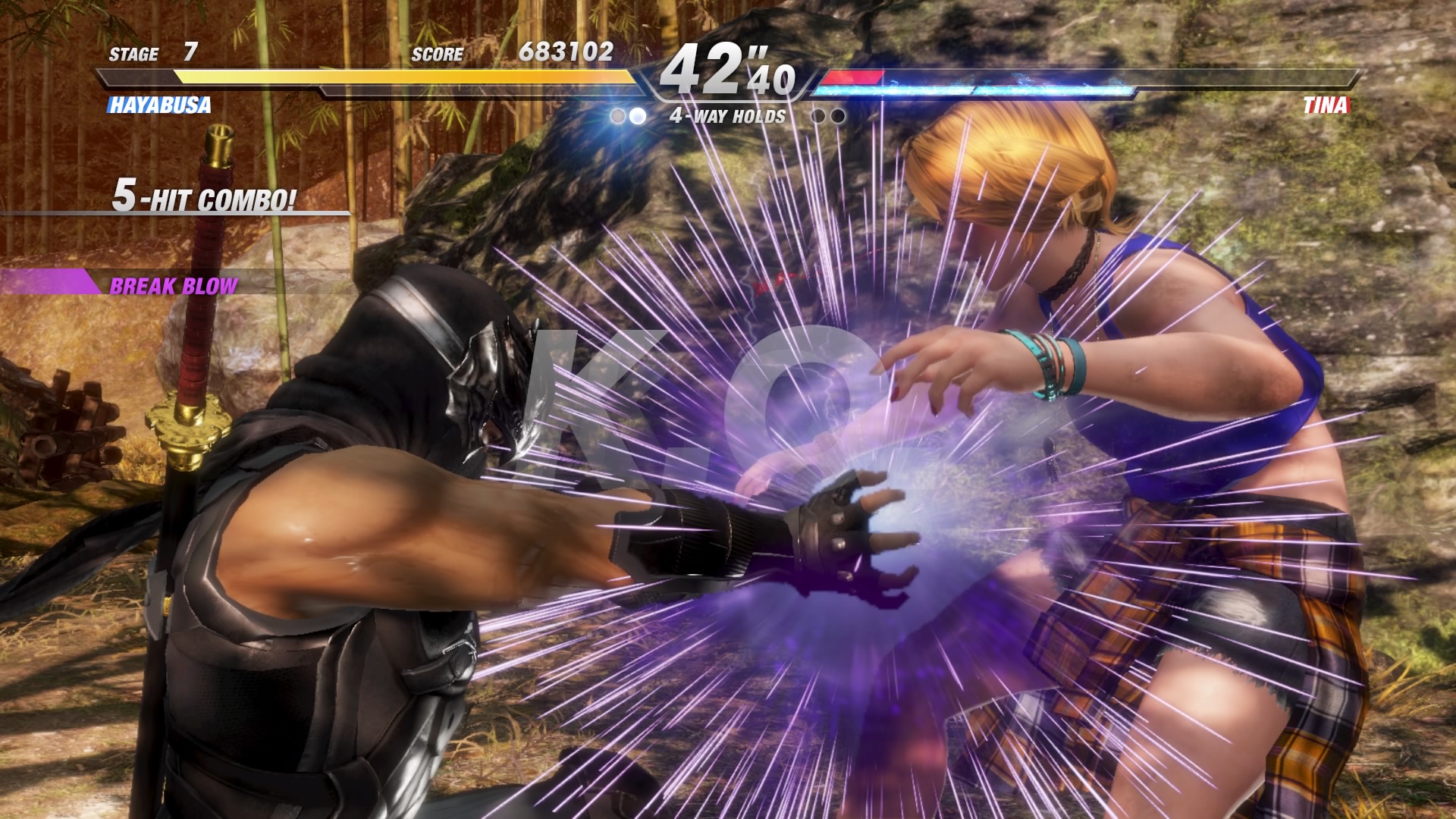
Task: Toggle the 4-WAY HOLDS display
Action: click(730, 116)
